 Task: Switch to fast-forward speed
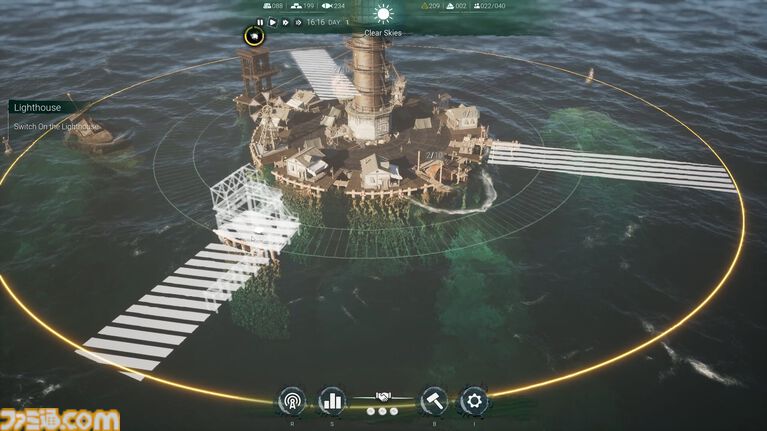285,21
